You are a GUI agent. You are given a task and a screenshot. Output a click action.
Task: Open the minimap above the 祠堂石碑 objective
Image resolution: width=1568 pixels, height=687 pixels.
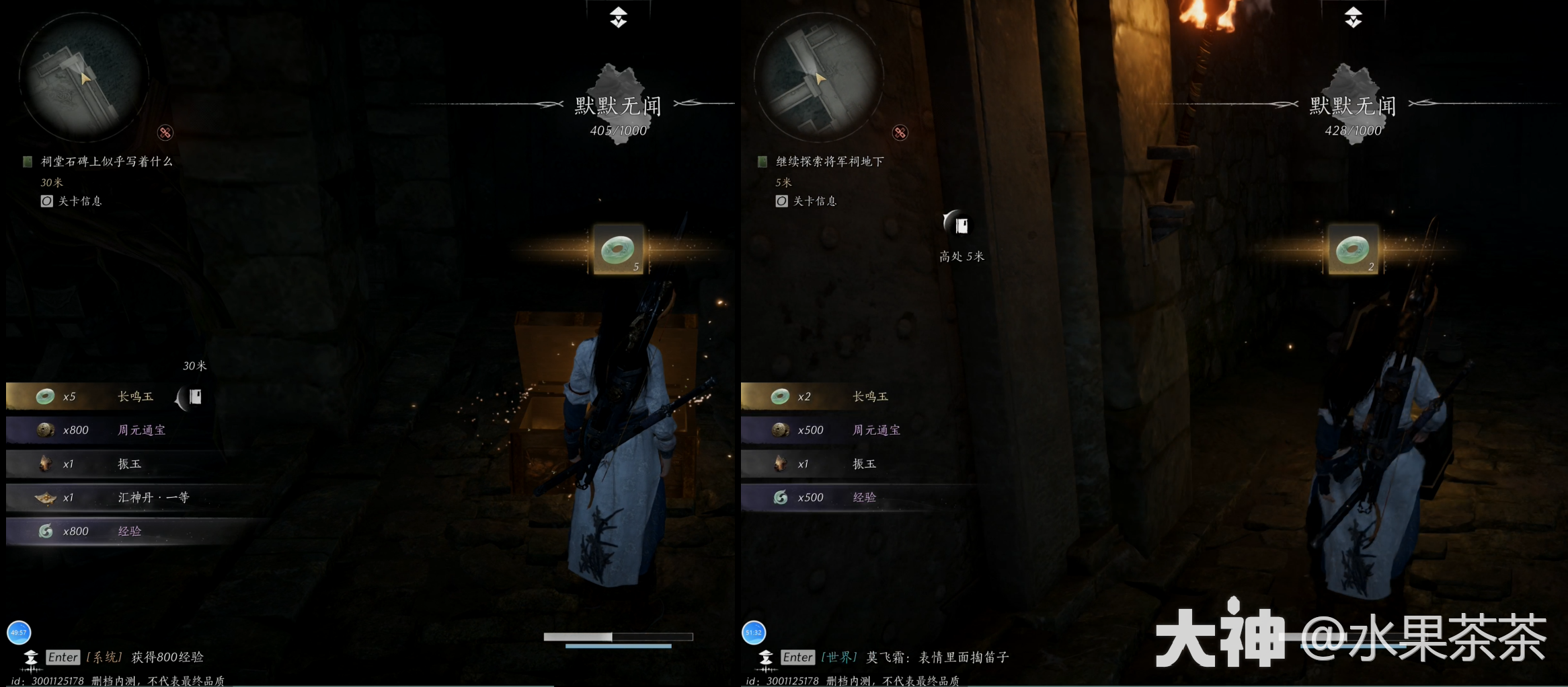pos(82,77)
